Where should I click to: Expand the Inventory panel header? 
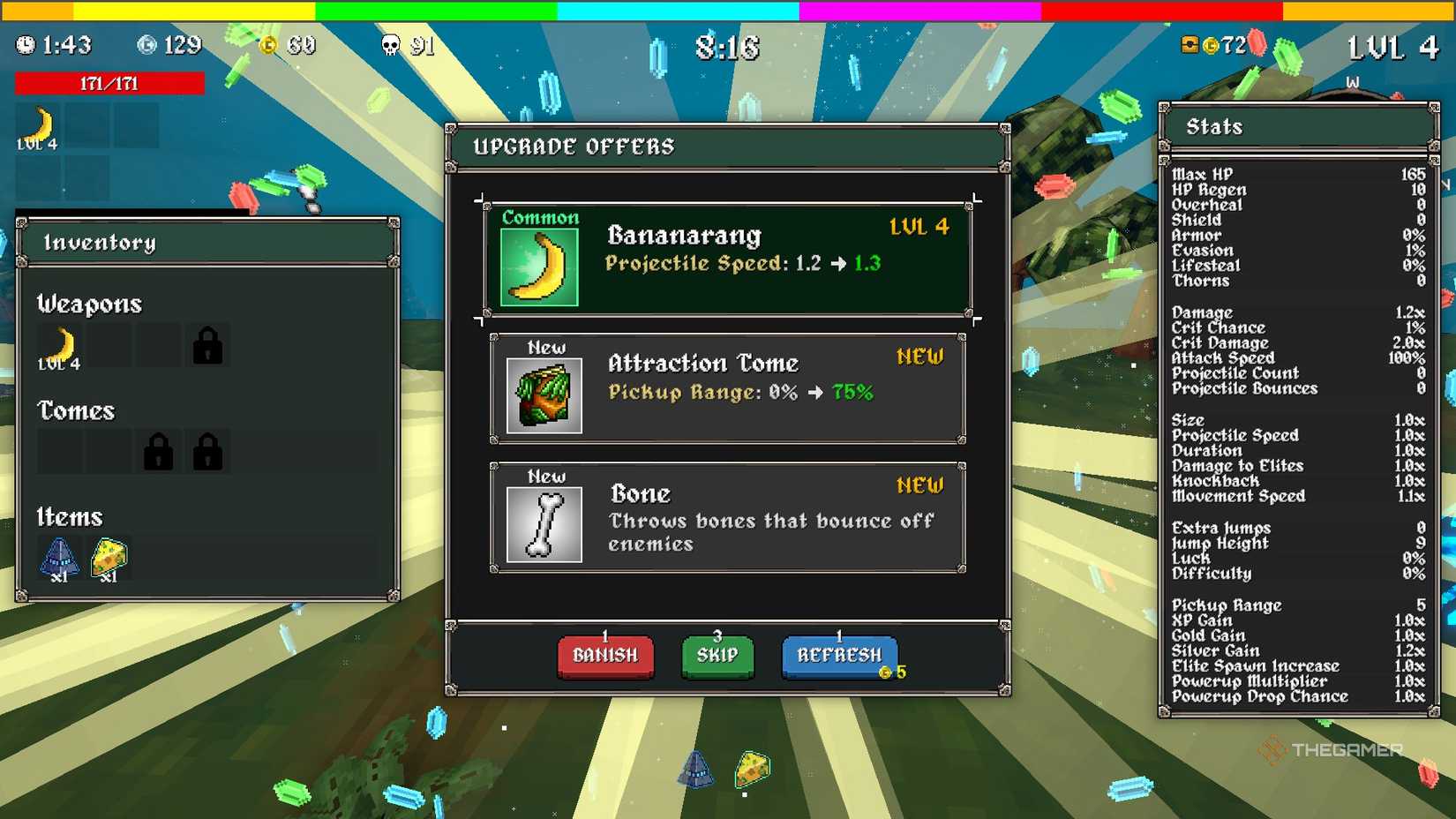101,242
